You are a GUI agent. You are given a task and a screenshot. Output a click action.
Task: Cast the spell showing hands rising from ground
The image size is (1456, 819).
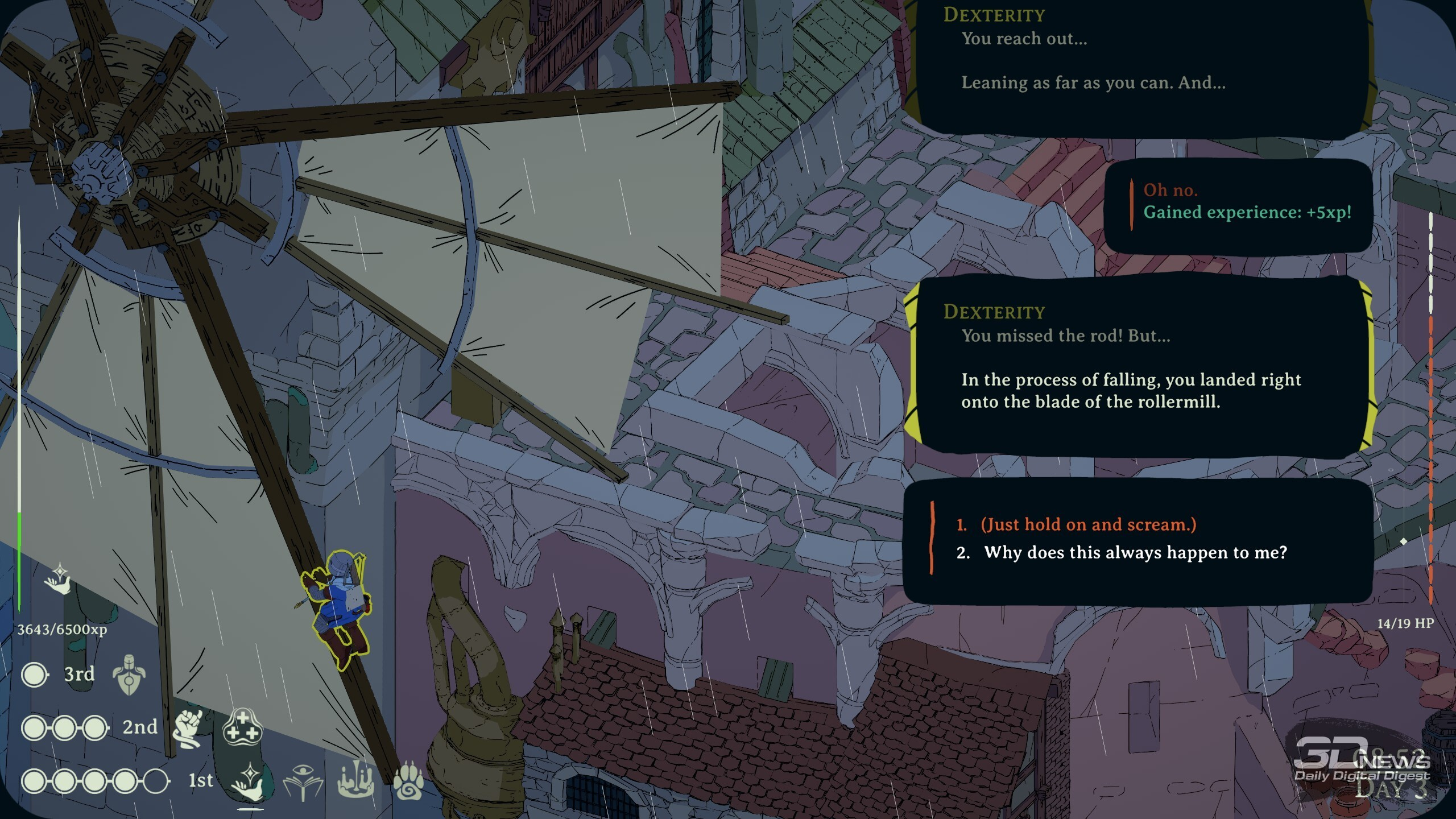coord(356,780)
